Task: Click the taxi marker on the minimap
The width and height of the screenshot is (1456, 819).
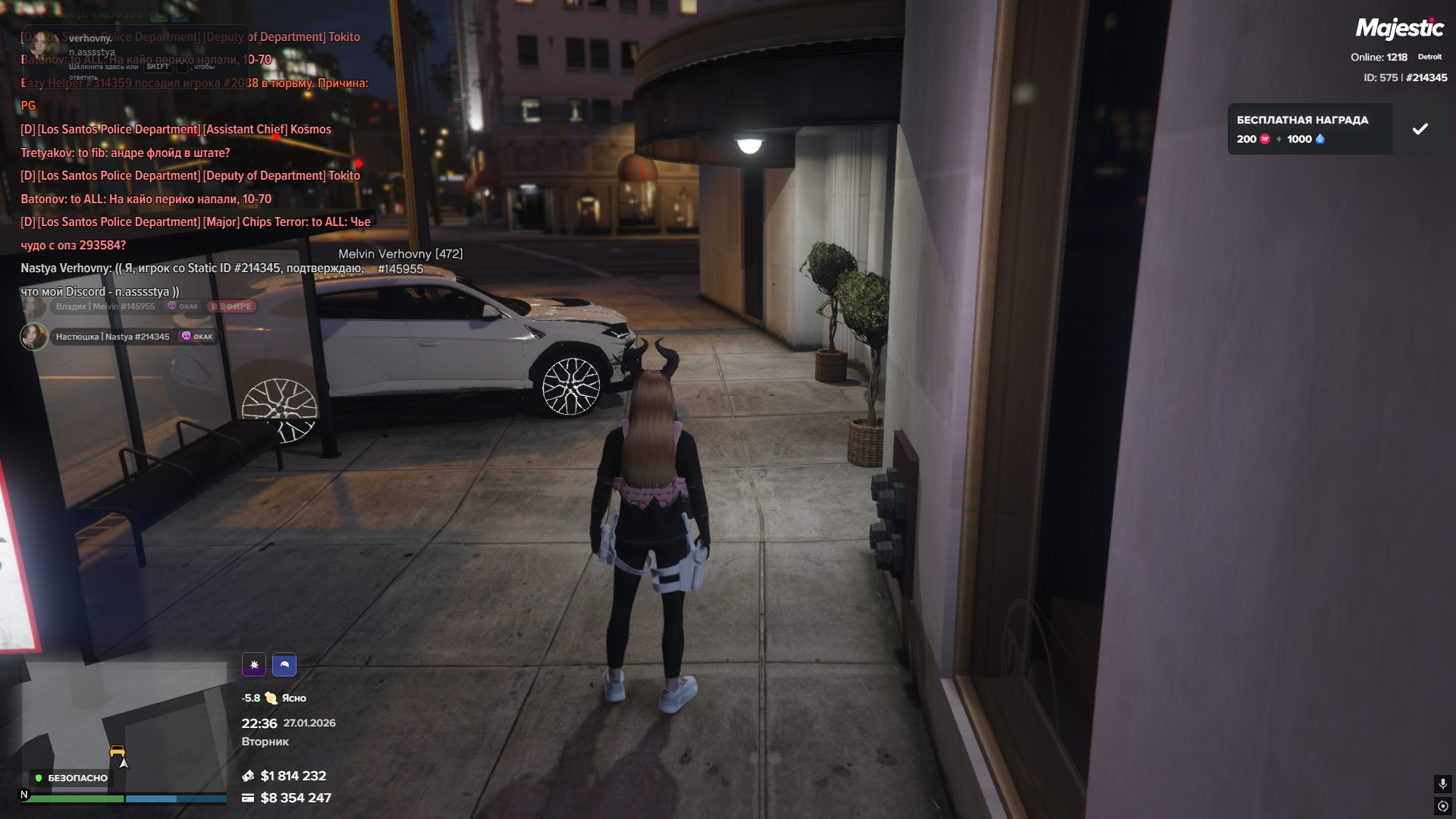Action: [x=117, y=752]
